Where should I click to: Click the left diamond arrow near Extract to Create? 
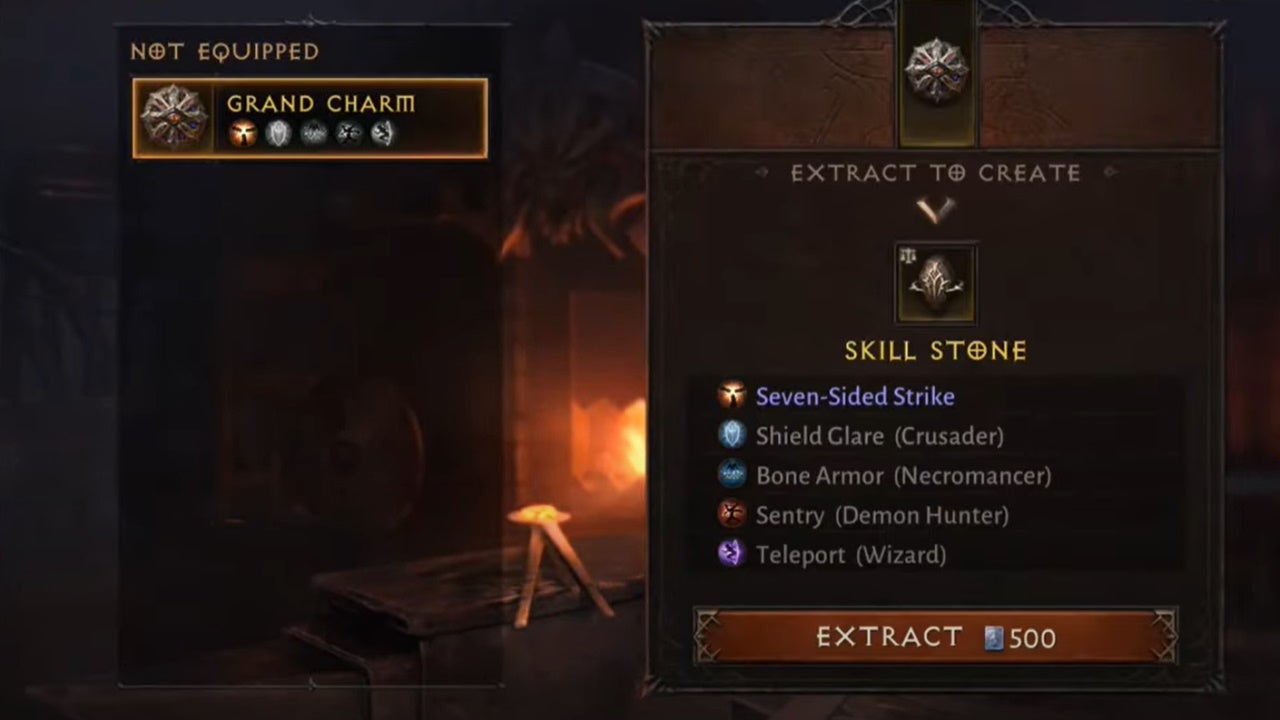pos(761,173)
